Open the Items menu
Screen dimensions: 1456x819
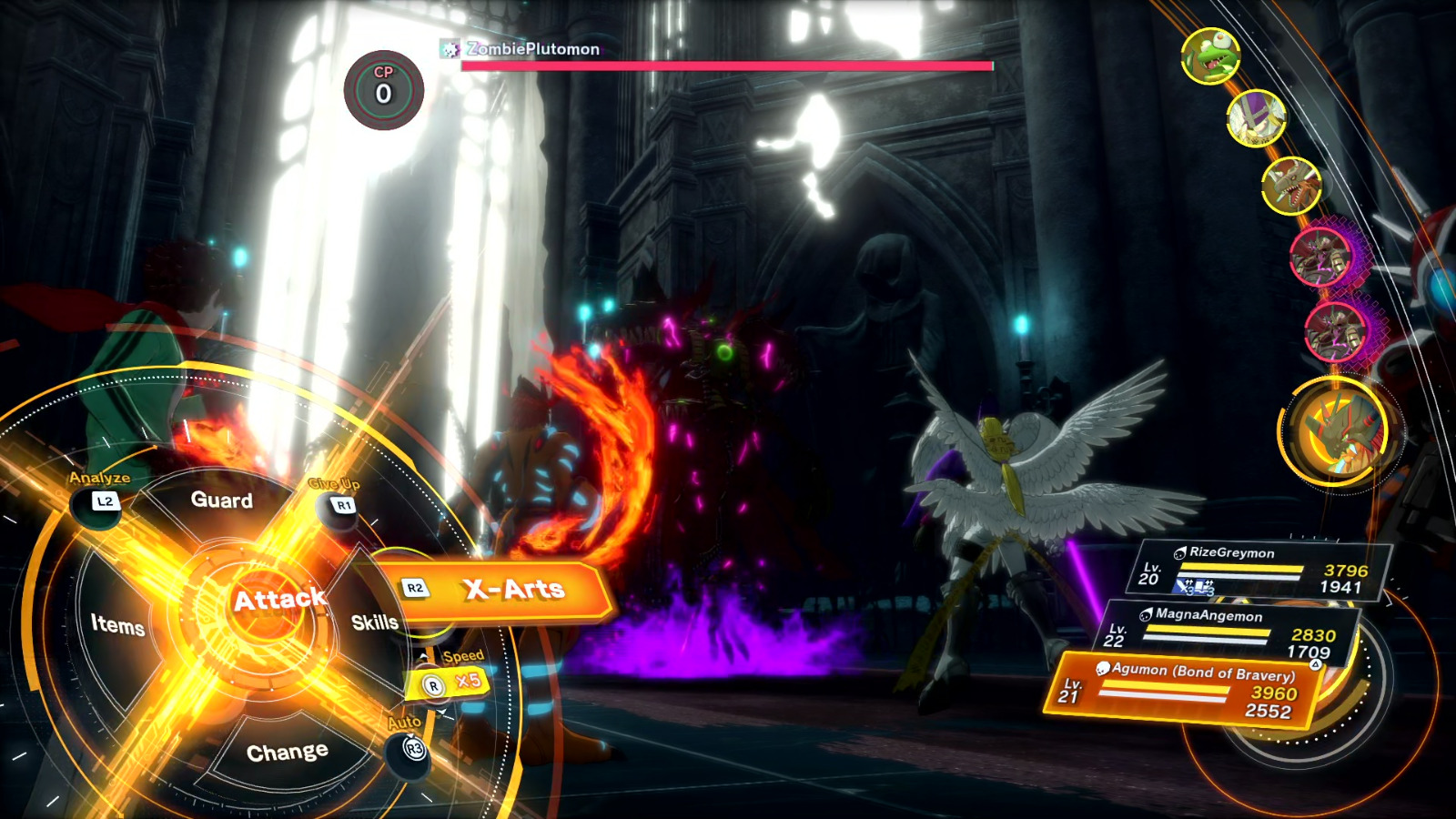click(118, 624)
